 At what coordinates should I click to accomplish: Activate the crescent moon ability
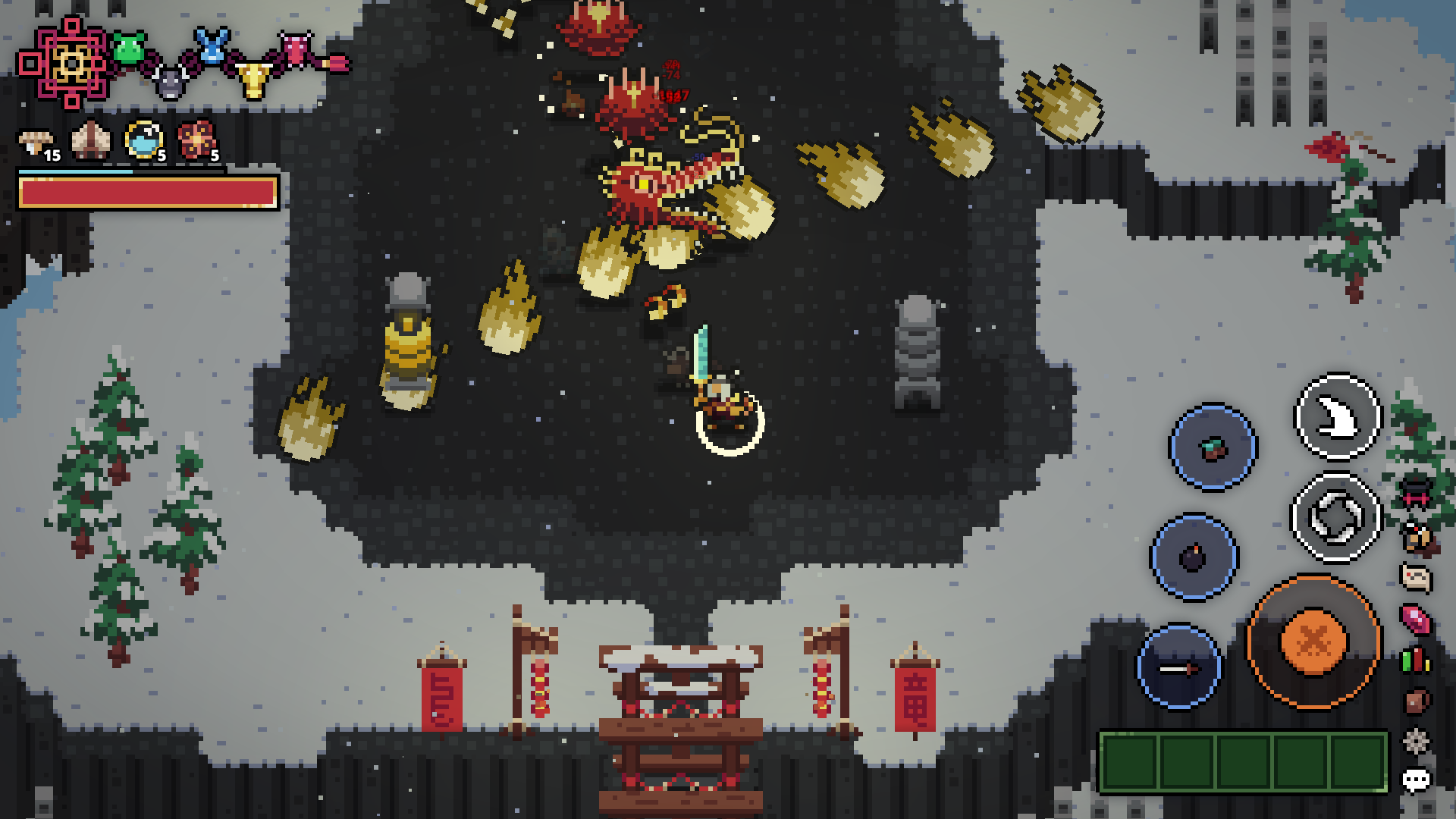point(1335,416)
